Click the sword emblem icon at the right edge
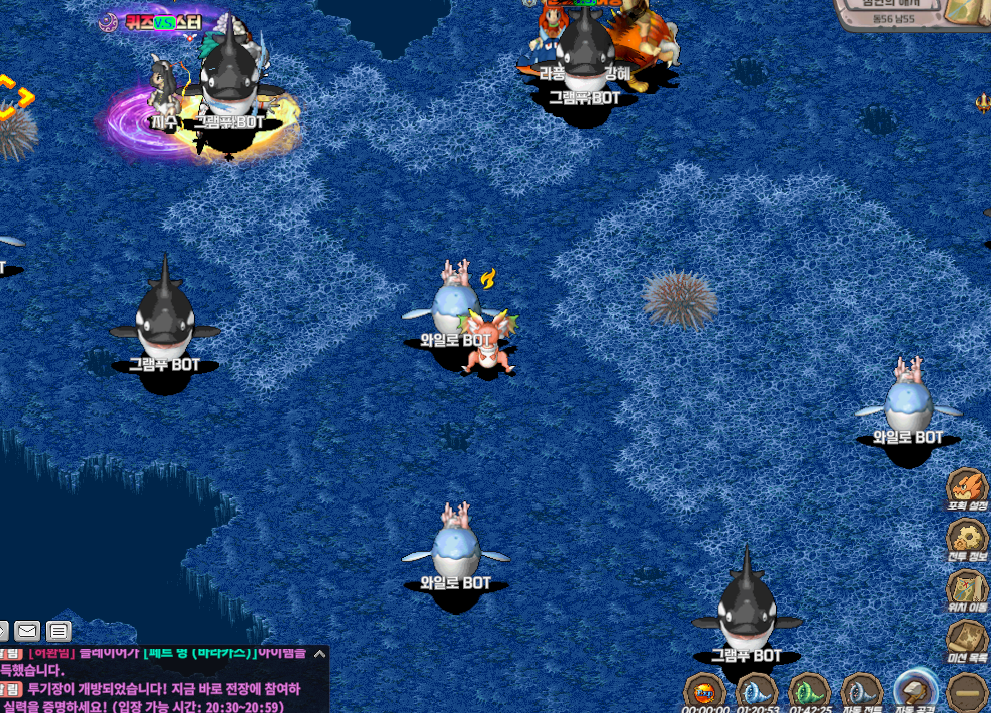 click(982, 102)
